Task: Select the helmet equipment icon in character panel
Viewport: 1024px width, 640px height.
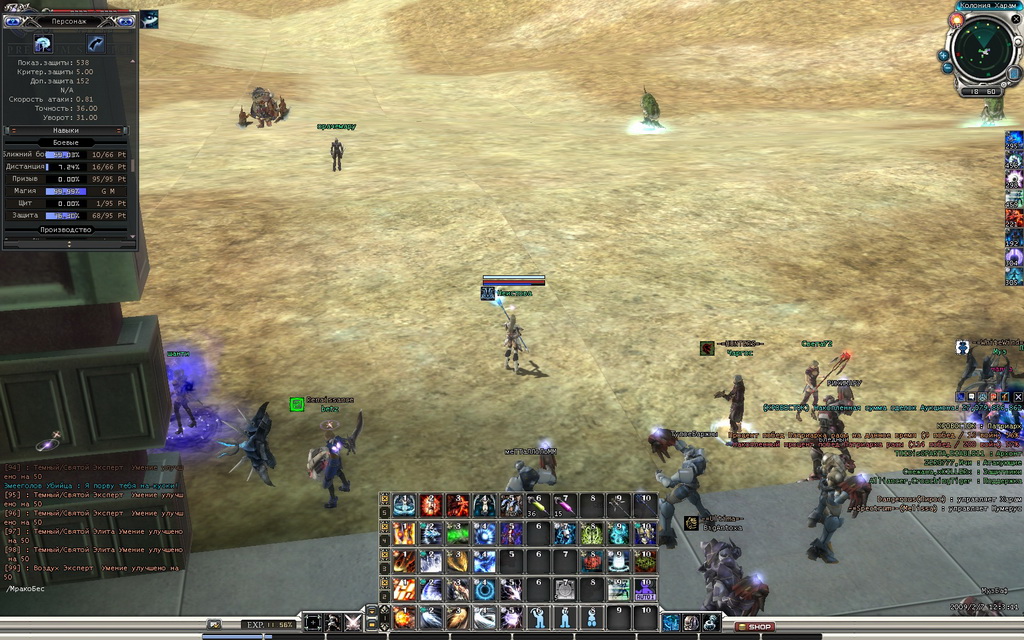Action: (43, 44)
